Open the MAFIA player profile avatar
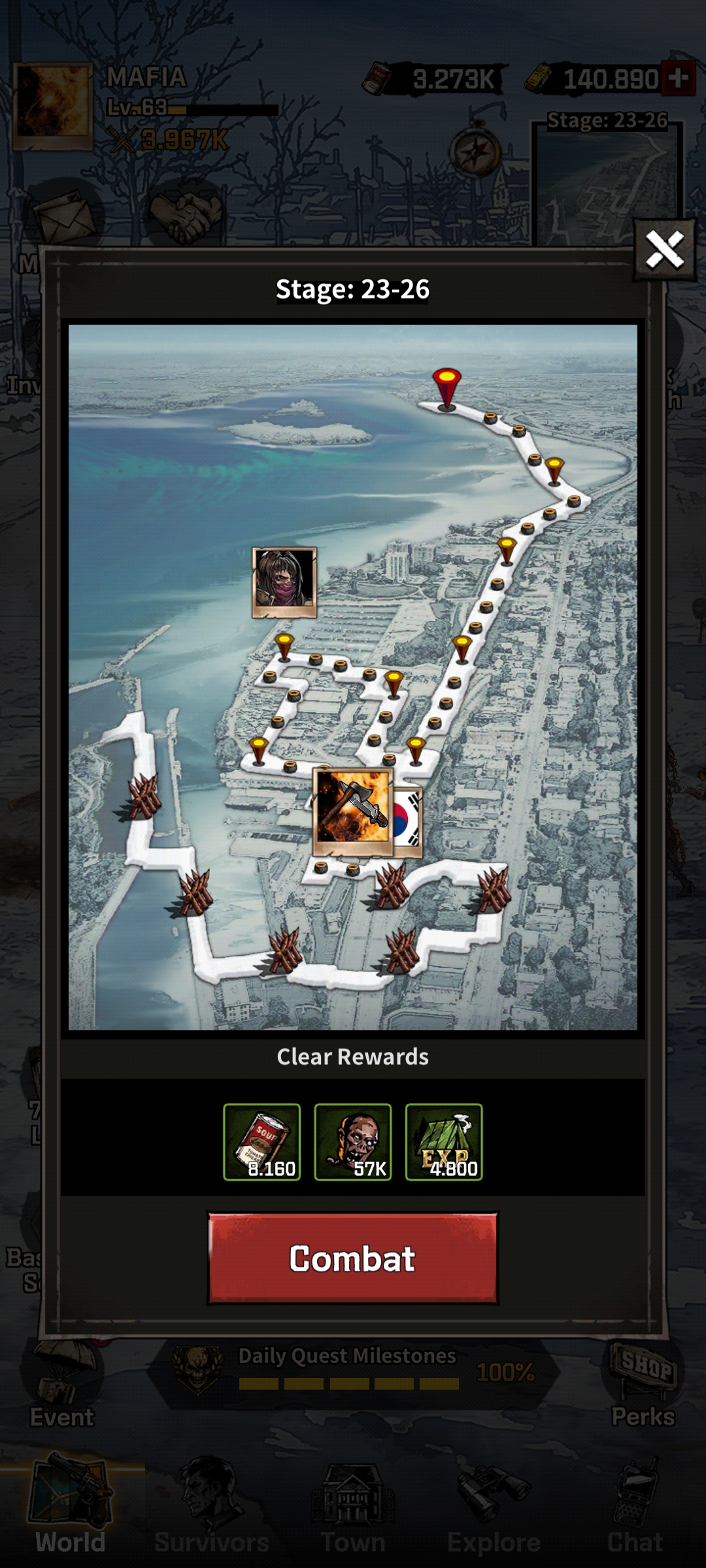The width and height of the screenshot is (706, 1568). (52, 106)
